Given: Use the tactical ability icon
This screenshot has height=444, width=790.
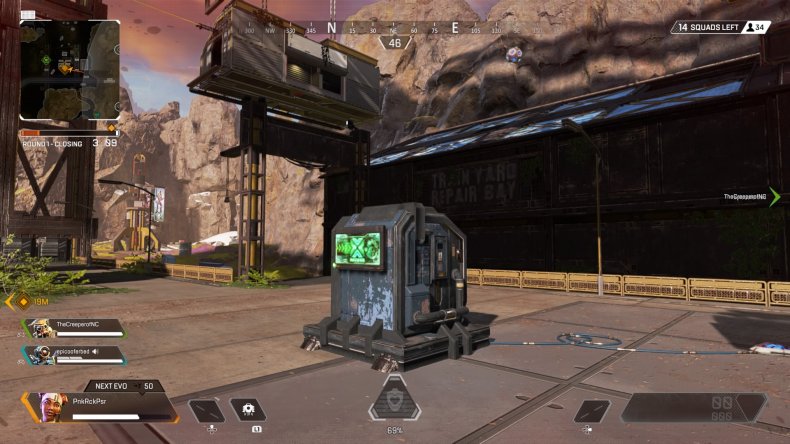Looking at the screenshot, I should click(248, 410).
